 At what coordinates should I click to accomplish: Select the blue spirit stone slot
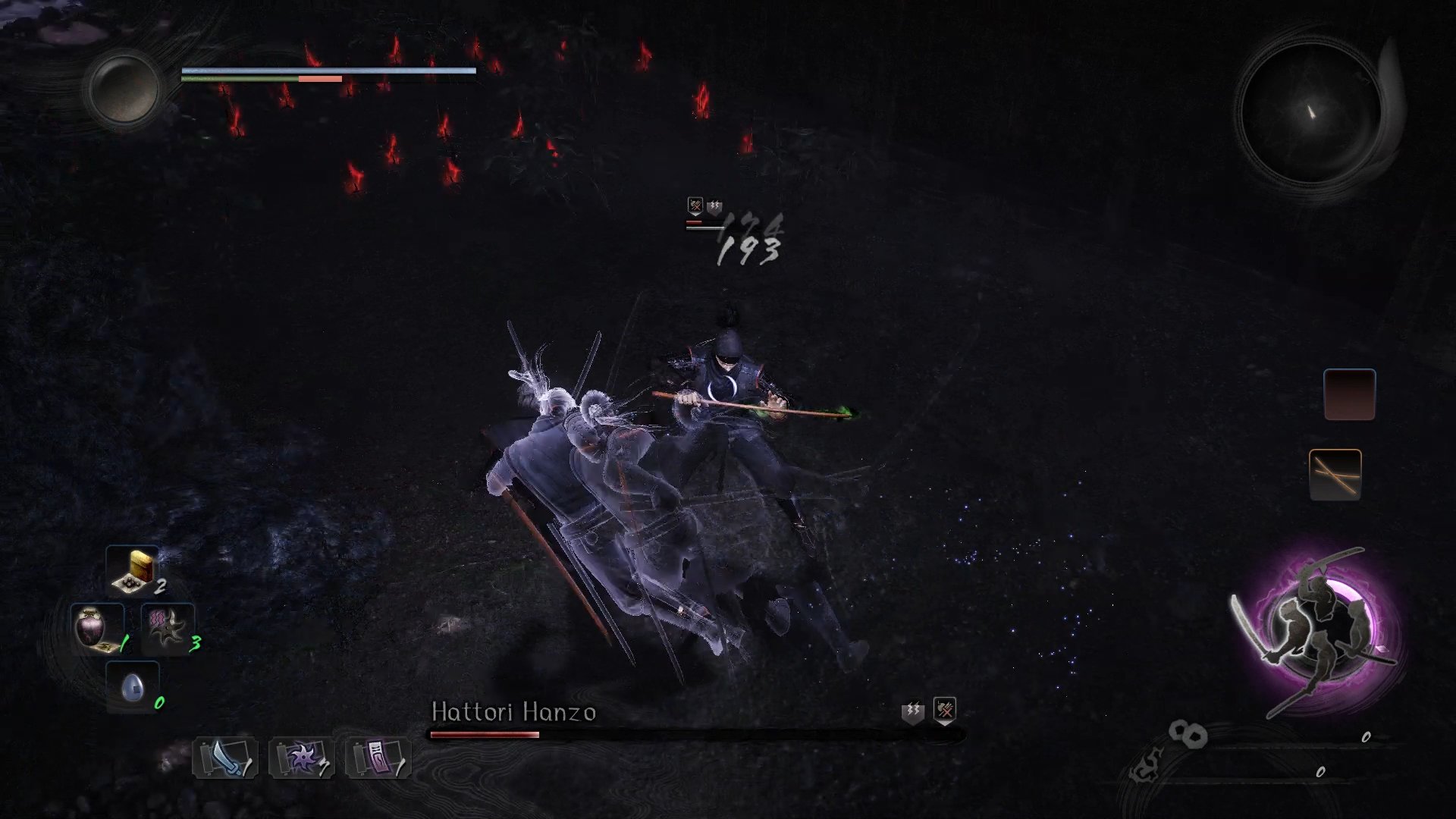[133, 687]
